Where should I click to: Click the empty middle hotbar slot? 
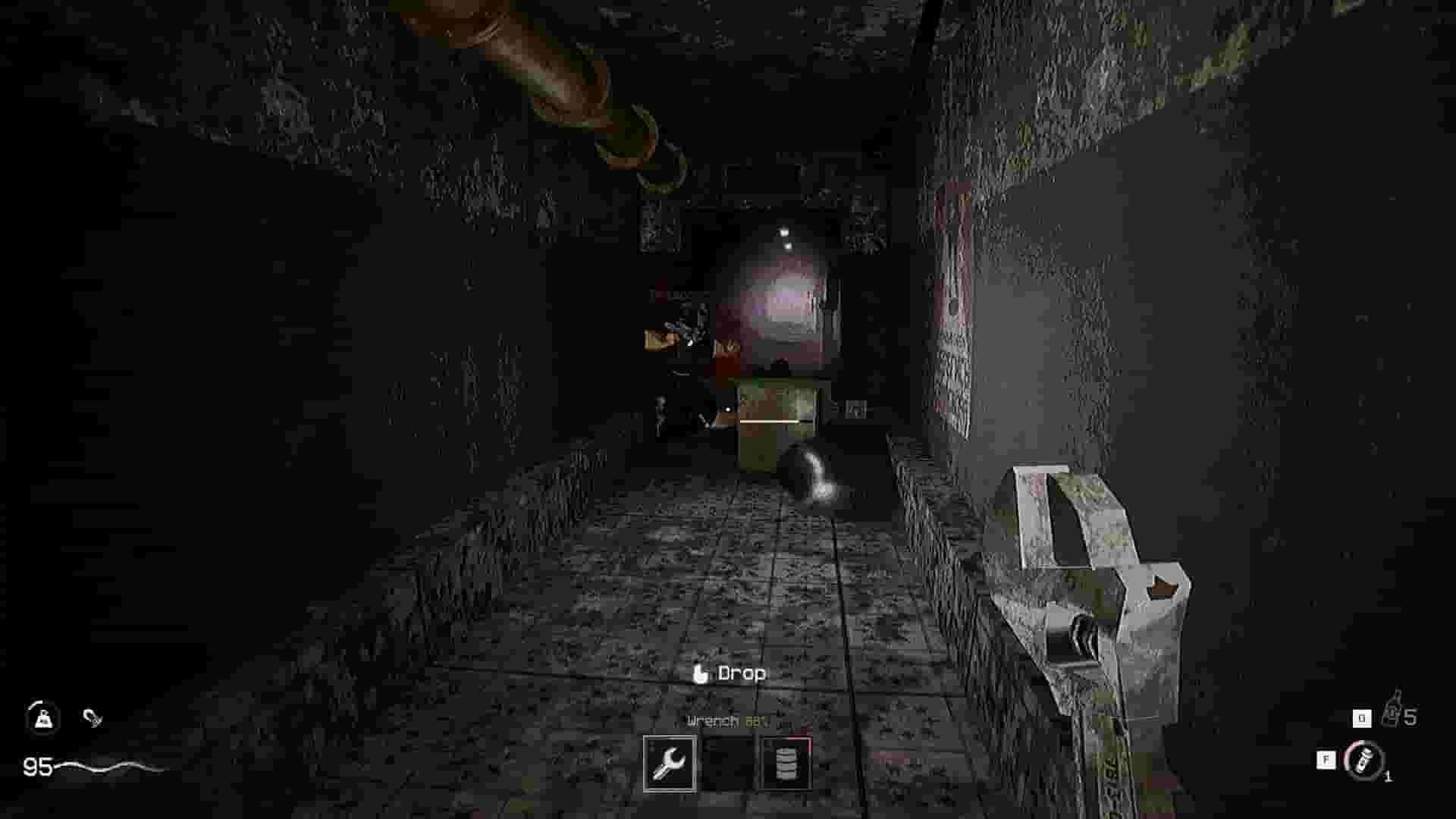[x=729, y=762]
